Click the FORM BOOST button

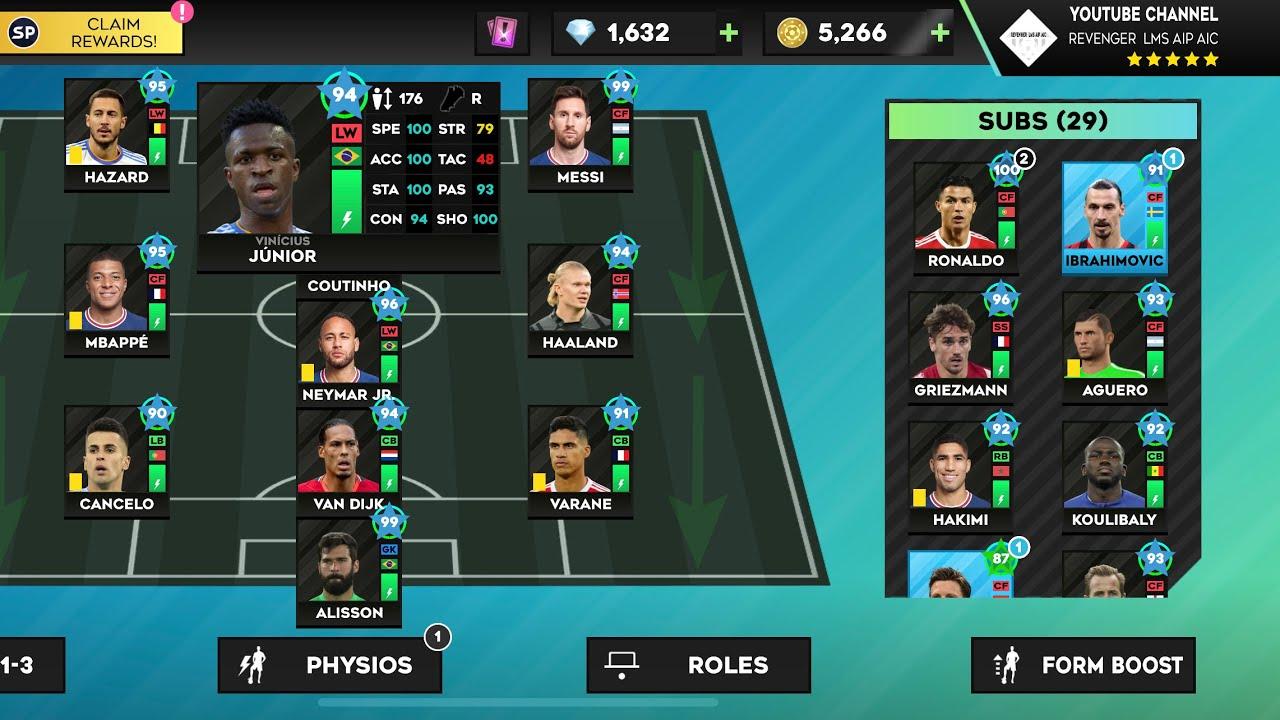(x=1083, y=663)
